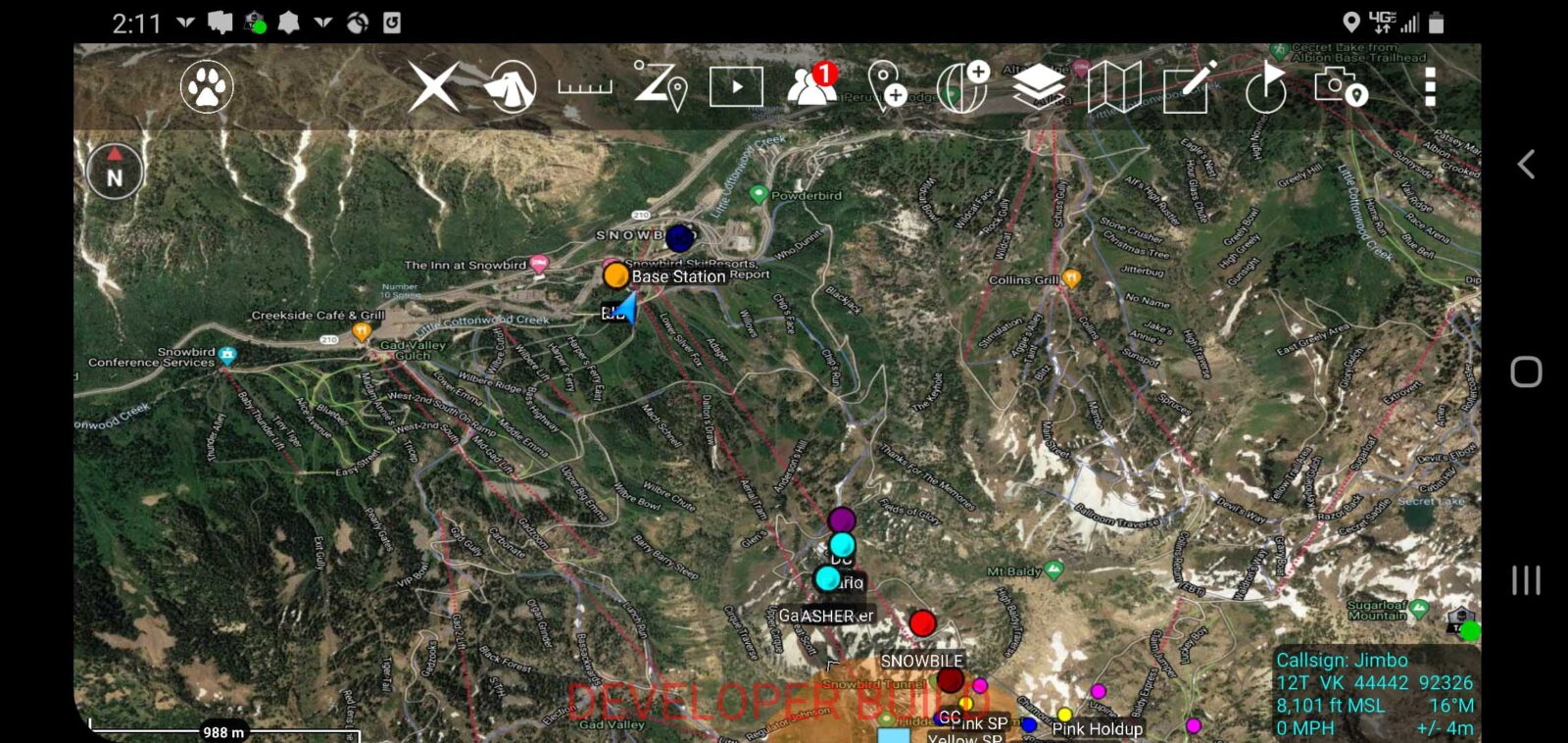Select the drawing pencil tool
The height and width of the screenshot is (743, 1568).
pyautogui.click(x=1186, y=88)
